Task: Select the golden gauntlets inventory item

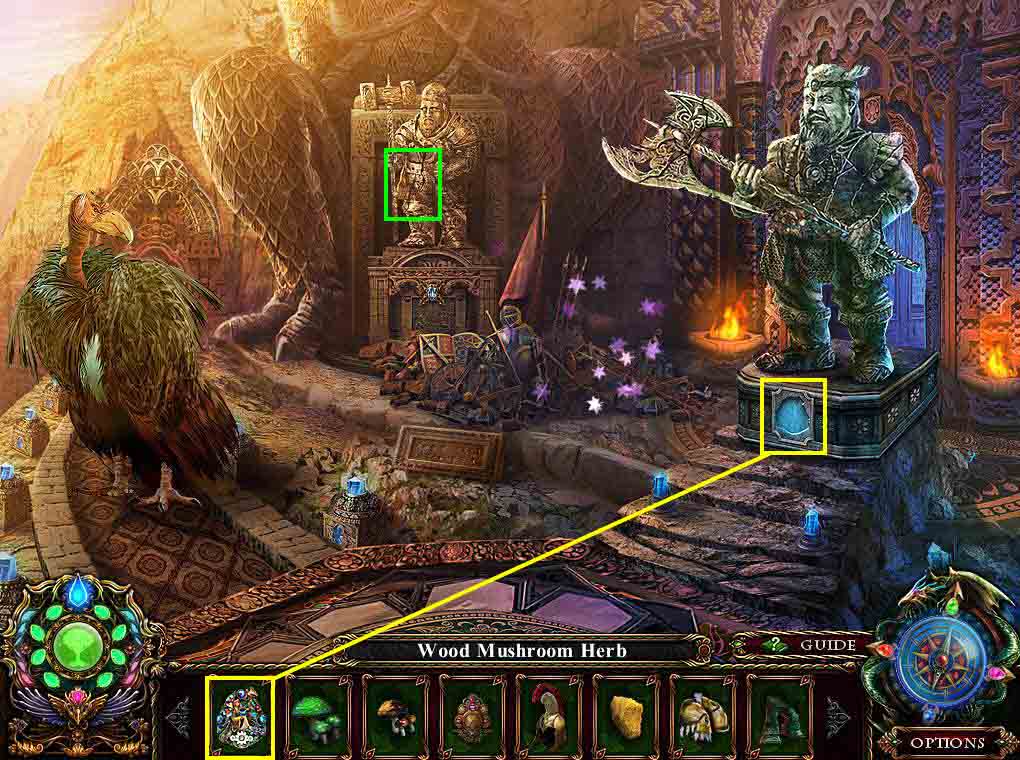Action: (702, 716)
